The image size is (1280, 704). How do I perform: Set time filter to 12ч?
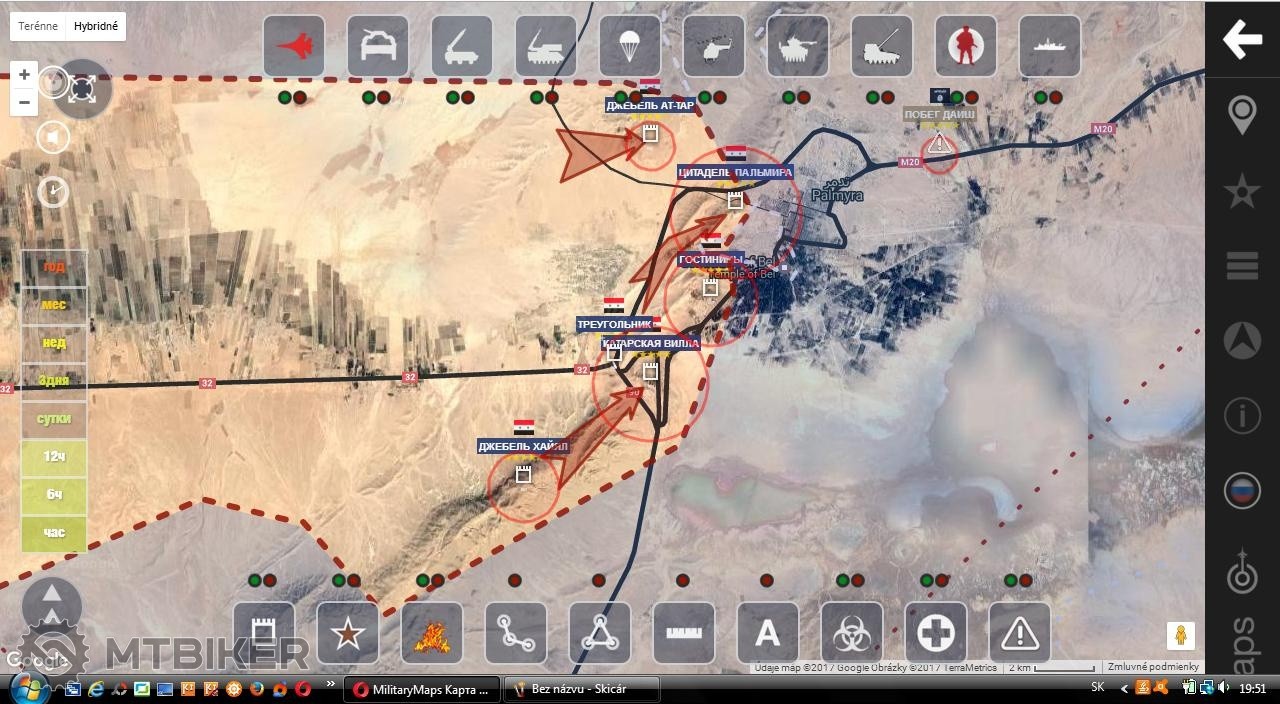(x=54, y=457)
